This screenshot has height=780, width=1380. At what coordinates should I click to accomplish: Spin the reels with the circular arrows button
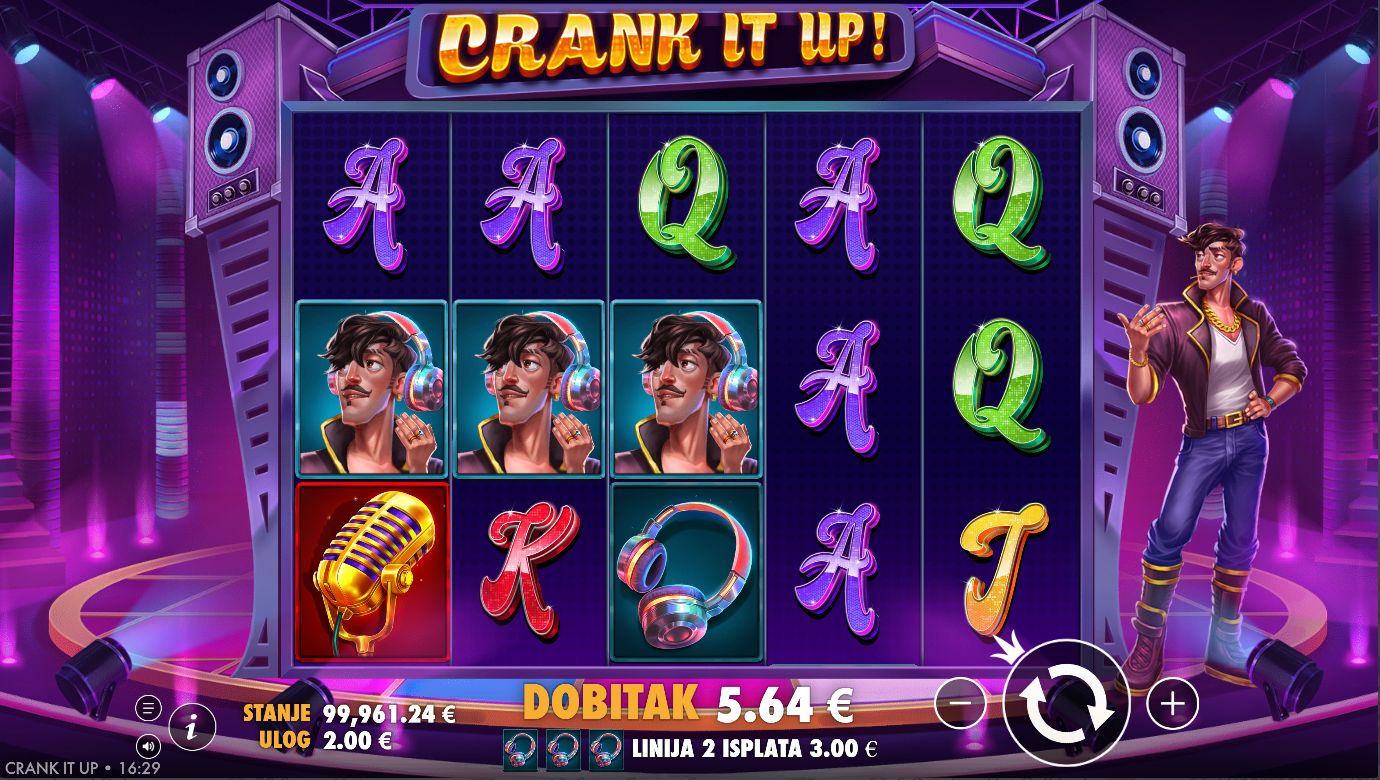pos(1066,703)
